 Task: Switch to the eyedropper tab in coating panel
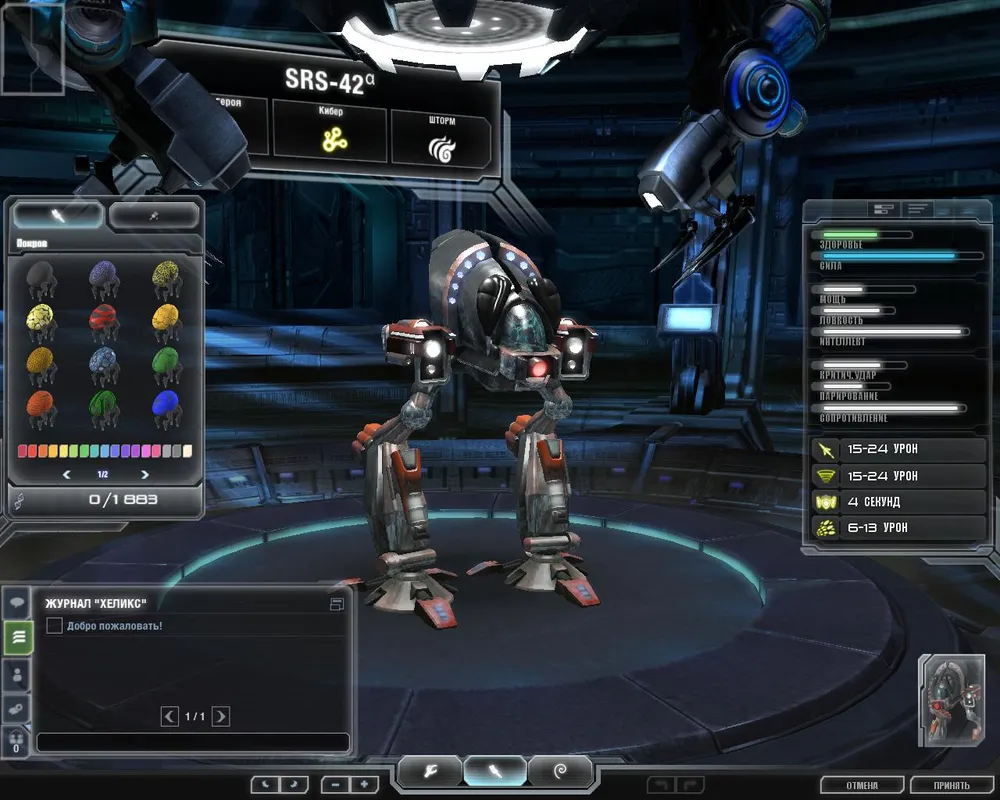pyautogui.click(x=154, y=215)
